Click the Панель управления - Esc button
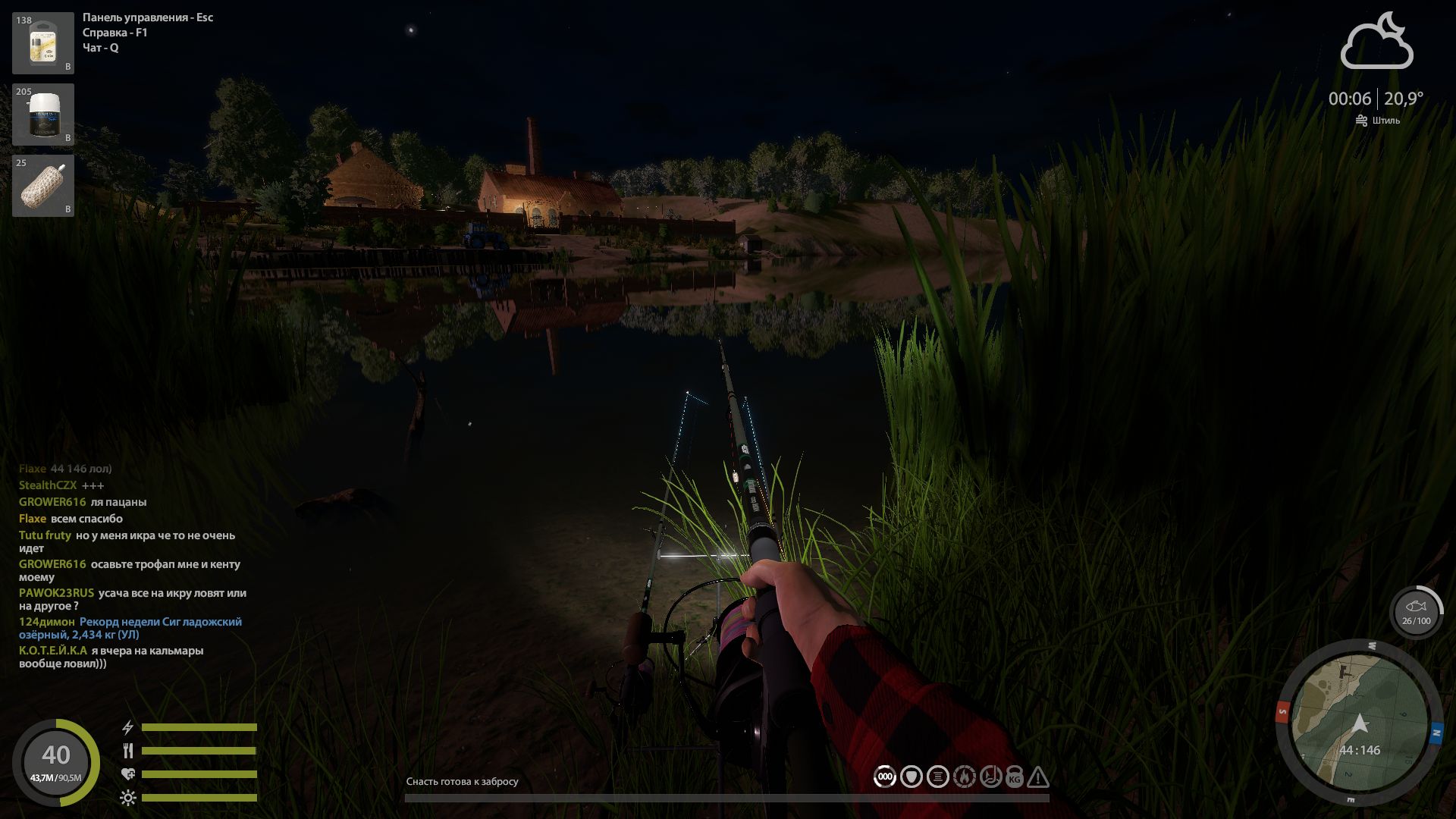Image resolution: width=1456 pixels, height=819 pixels. (149, 17)
